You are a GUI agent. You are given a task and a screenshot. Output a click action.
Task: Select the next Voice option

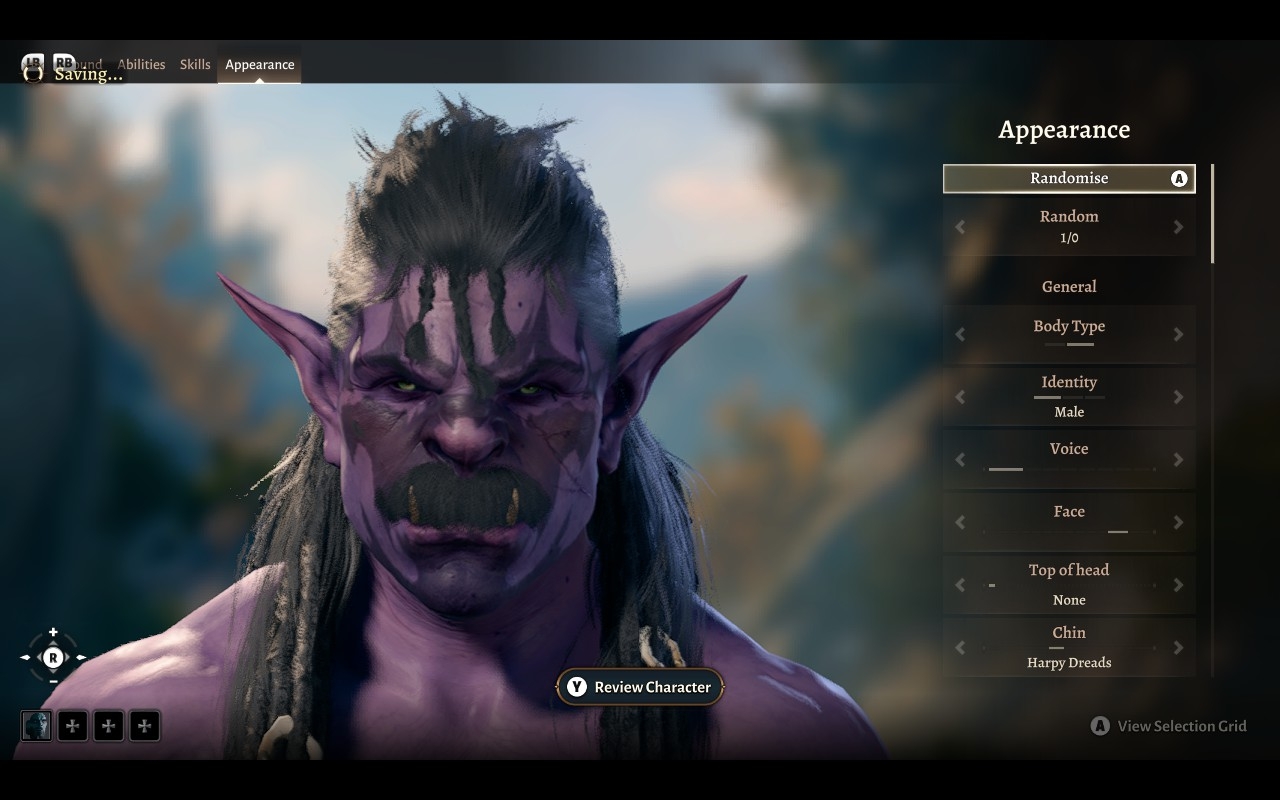[x=1178, y=459]
